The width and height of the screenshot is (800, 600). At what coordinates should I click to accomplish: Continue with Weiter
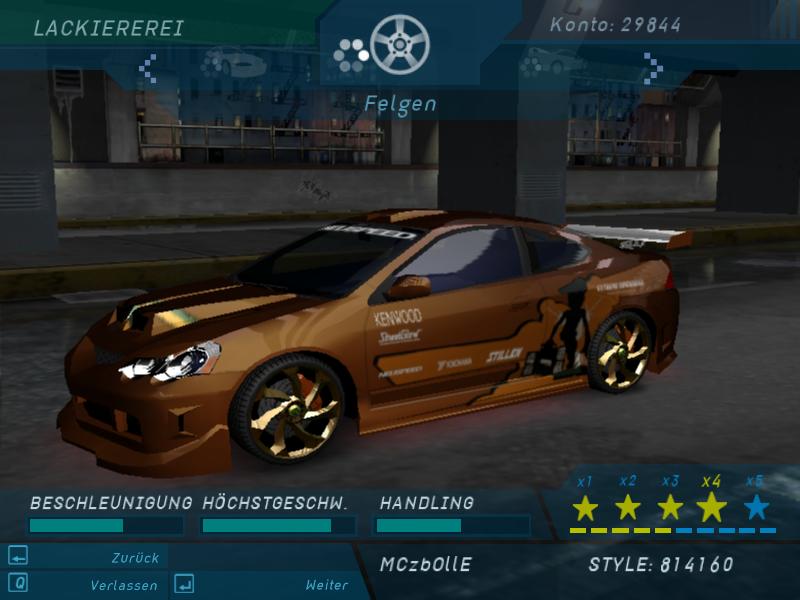[x=326, y=585]
